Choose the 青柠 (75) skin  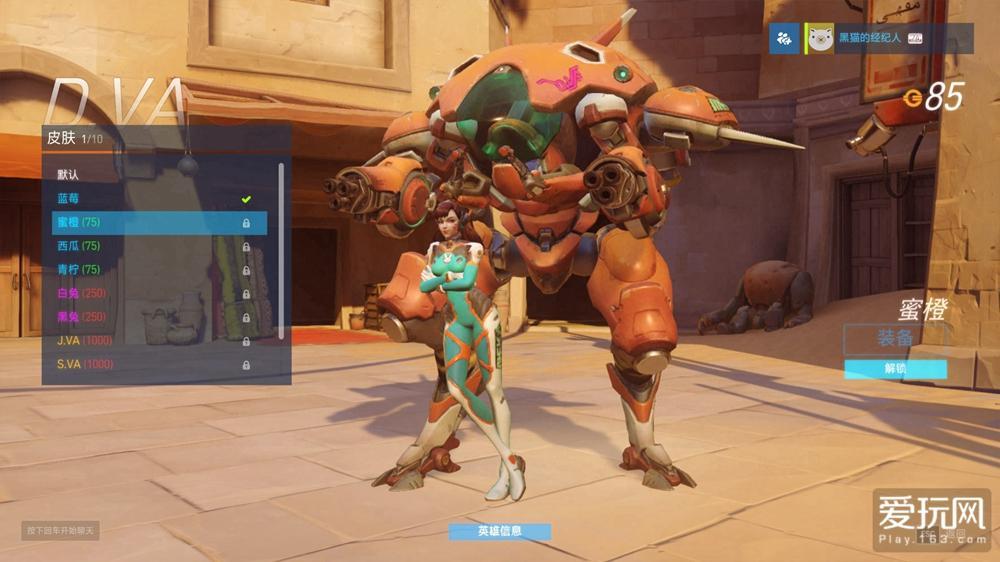(150, 270)
